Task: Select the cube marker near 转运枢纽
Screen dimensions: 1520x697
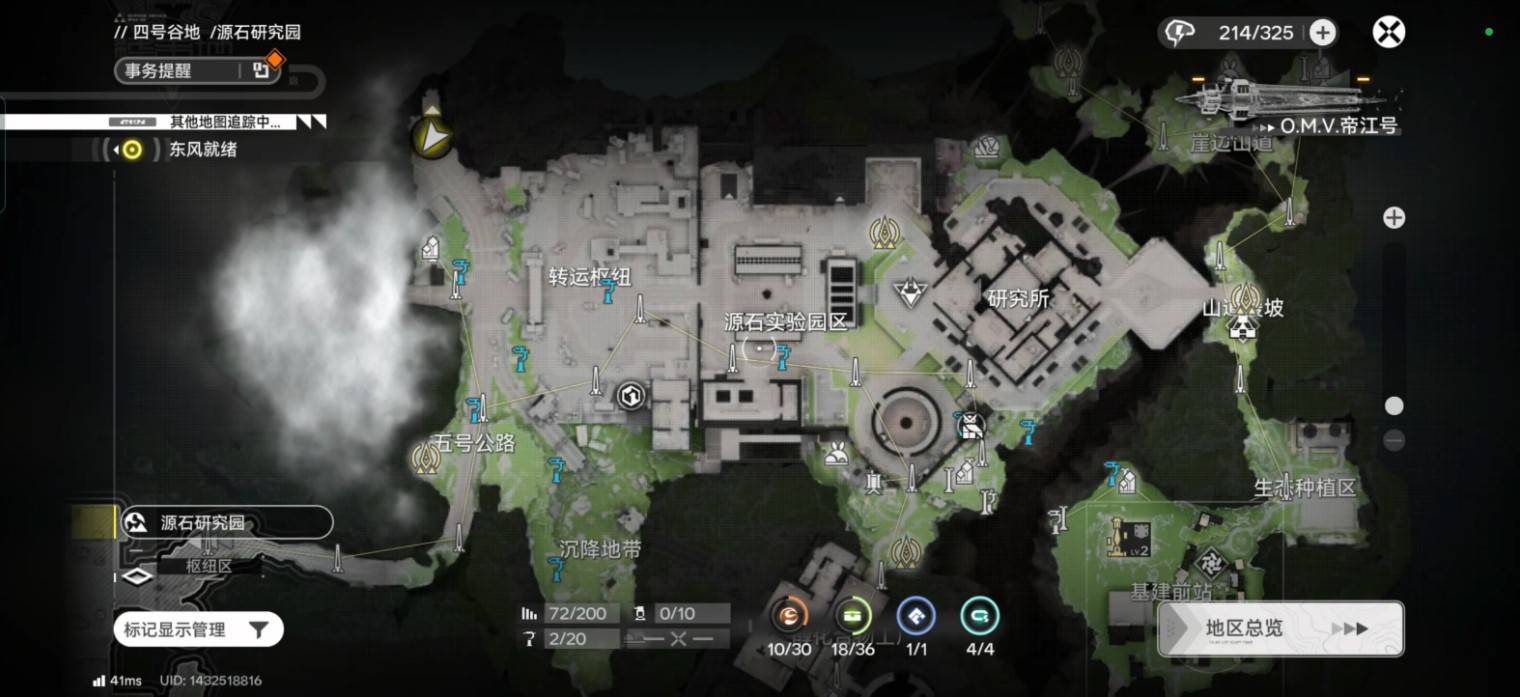Action: pyautogui.click(x=631, y=396)
